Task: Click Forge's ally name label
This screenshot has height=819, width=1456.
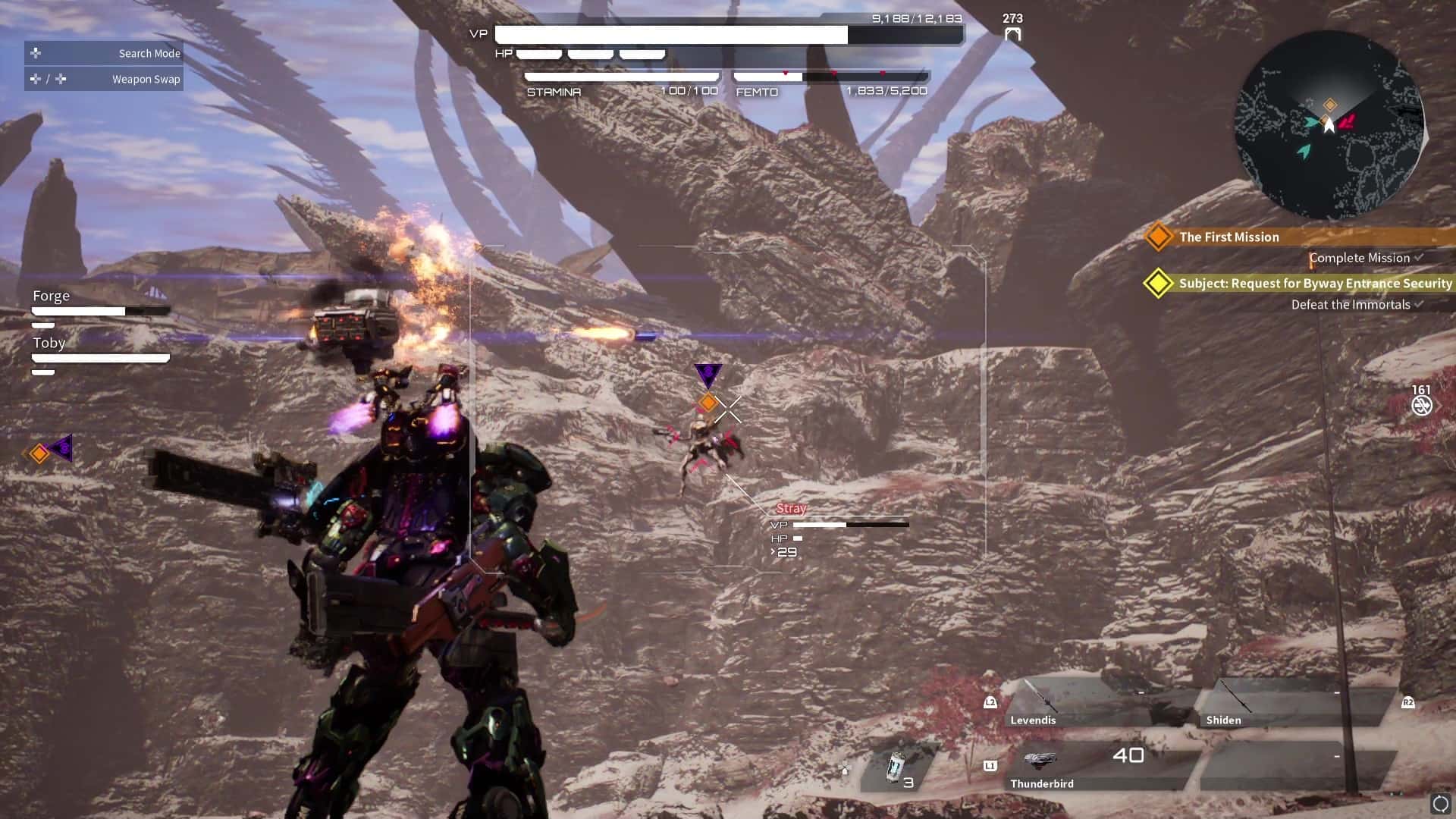Action: [50, 295]
